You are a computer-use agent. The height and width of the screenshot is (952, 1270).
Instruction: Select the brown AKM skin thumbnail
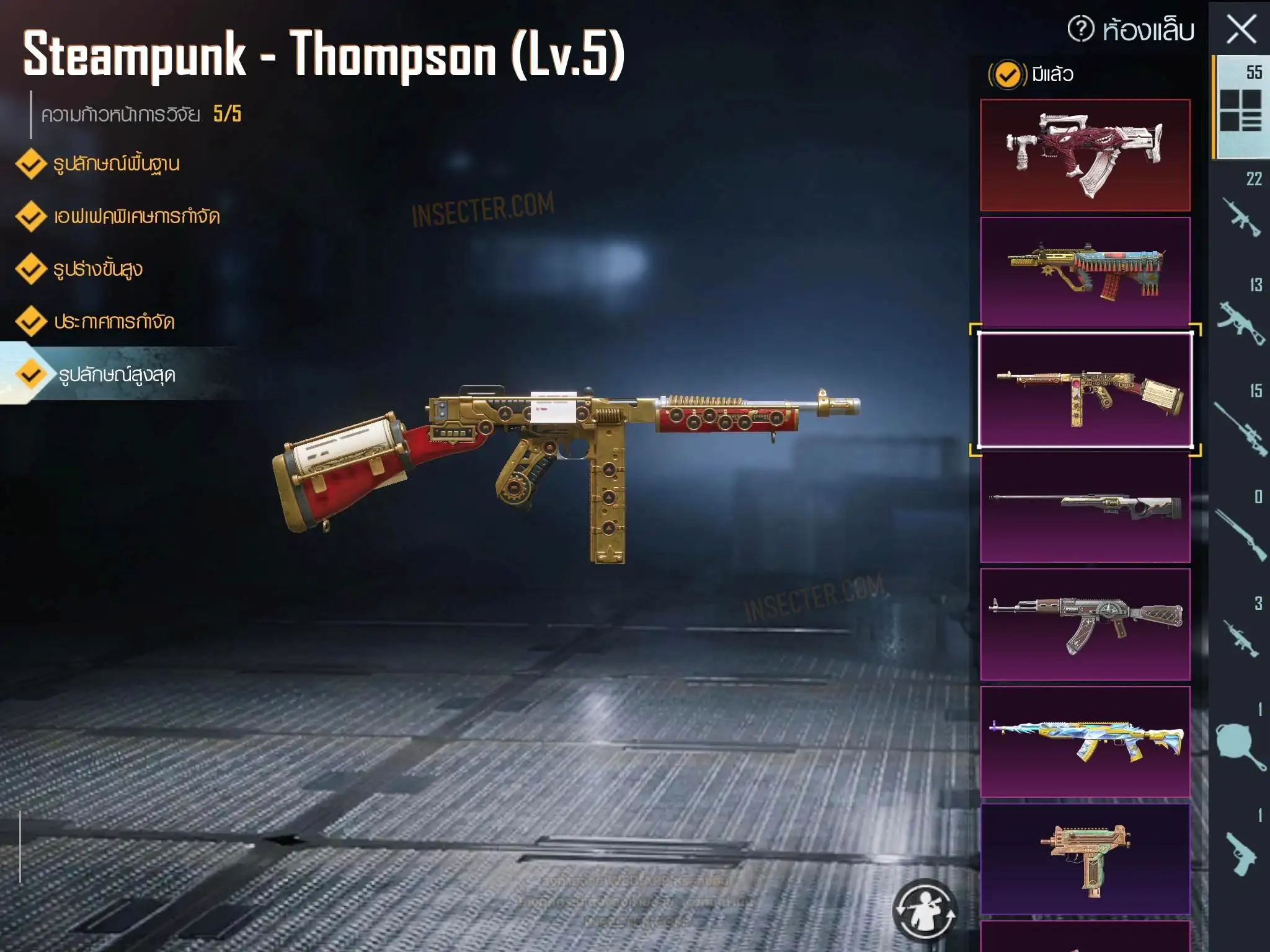[x=1085, y=624]
